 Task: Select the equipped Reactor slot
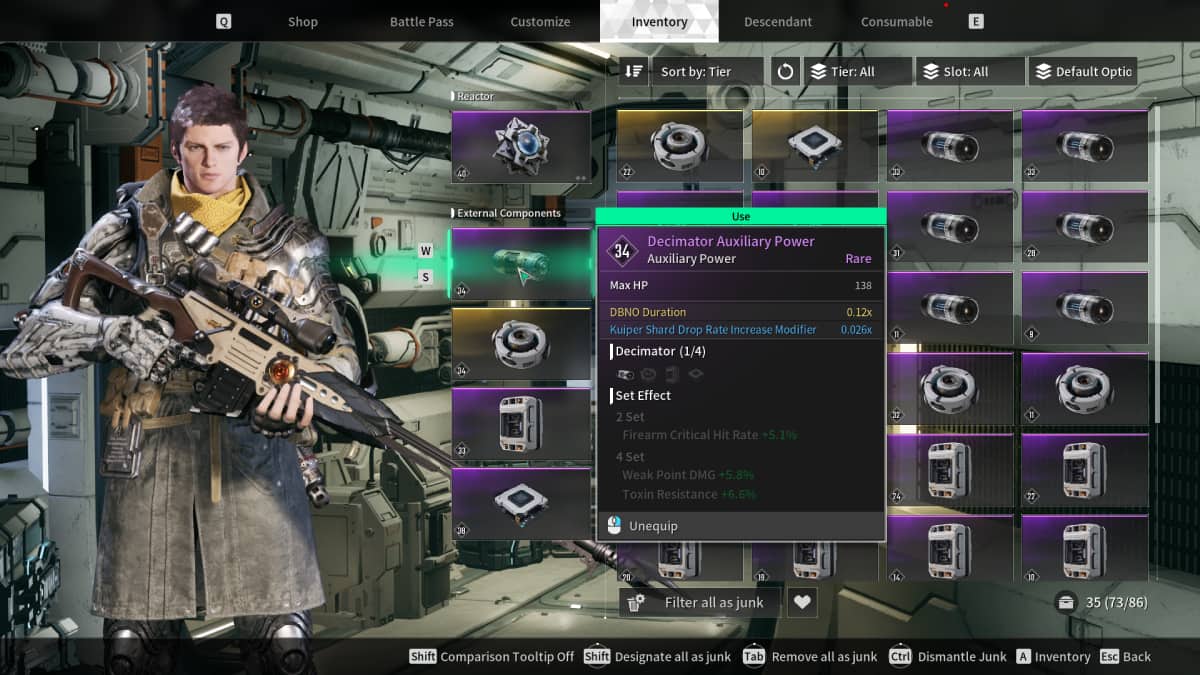pyautogui.click(x=521, y=146)
